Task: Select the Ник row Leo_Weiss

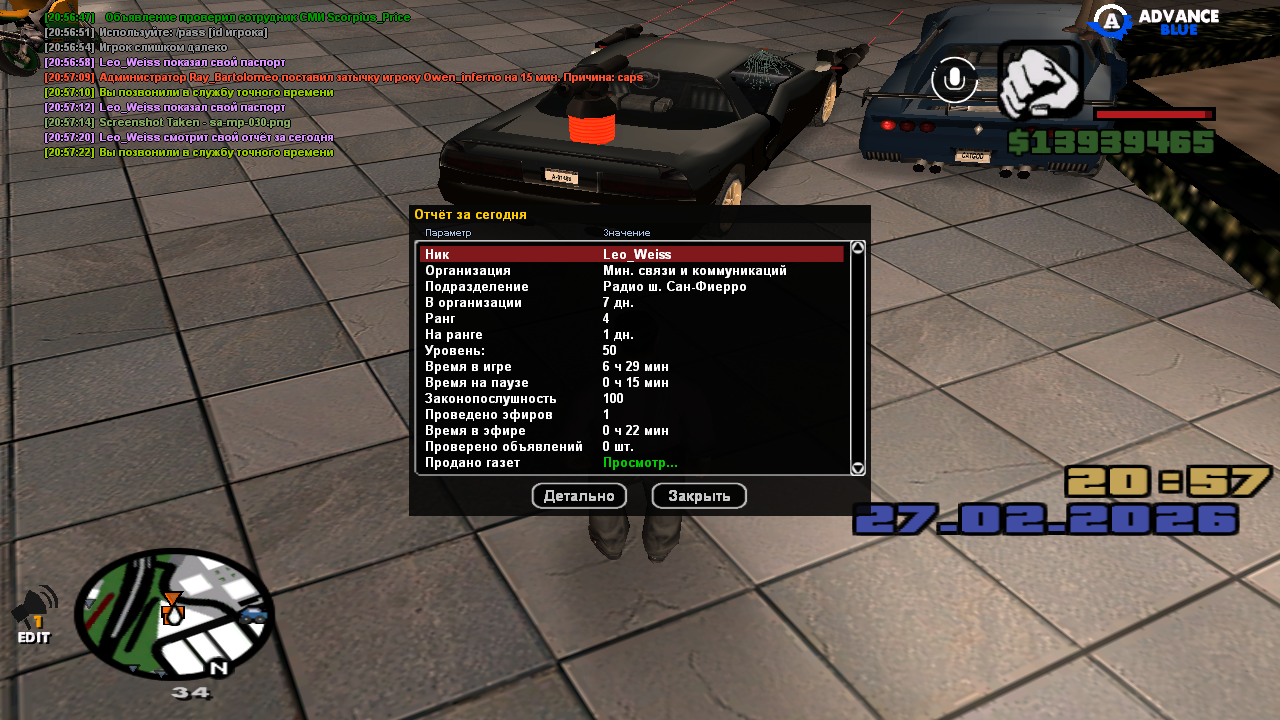Action: (631, 255)
